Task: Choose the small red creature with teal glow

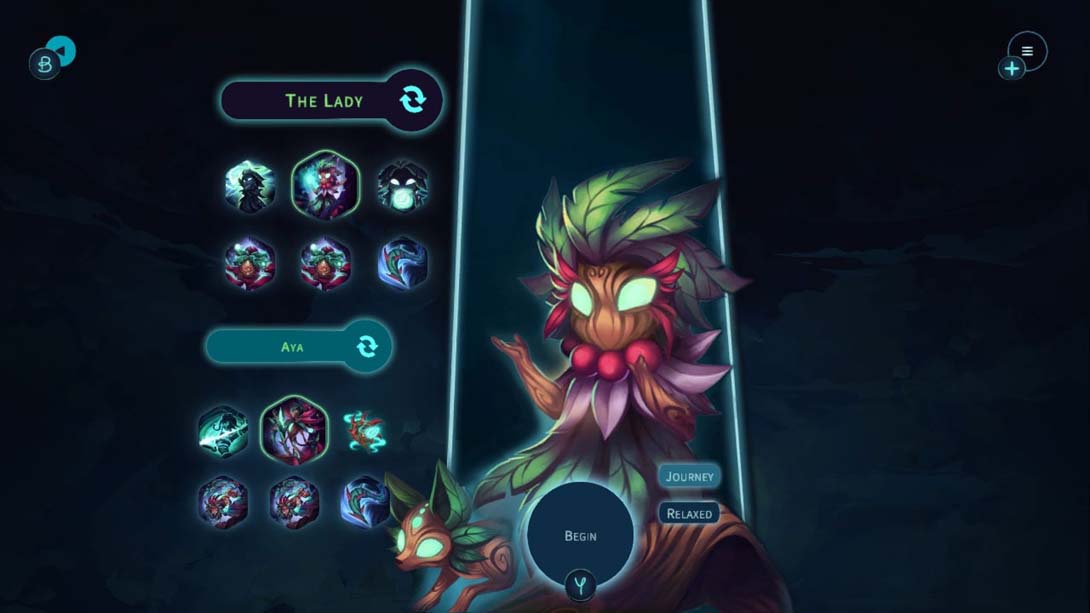Action: (364, 431)
